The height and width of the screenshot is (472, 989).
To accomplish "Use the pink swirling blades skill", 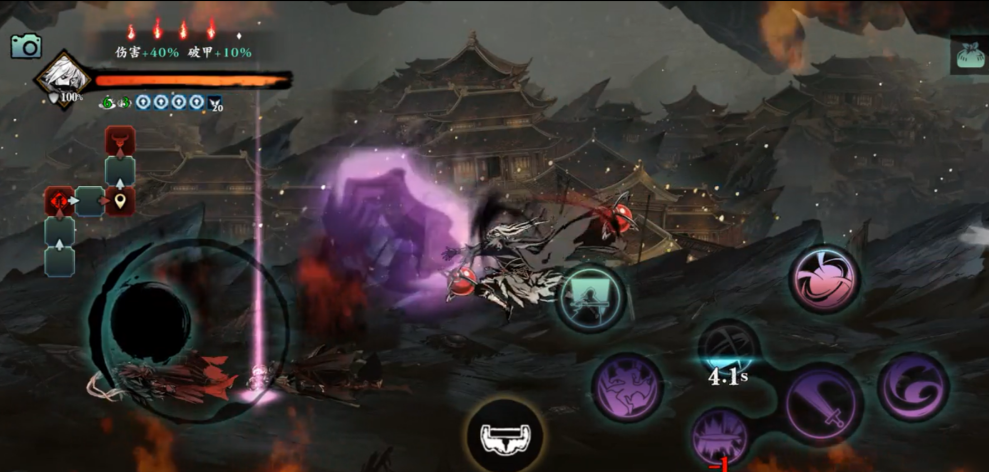I will pos(826,281).
